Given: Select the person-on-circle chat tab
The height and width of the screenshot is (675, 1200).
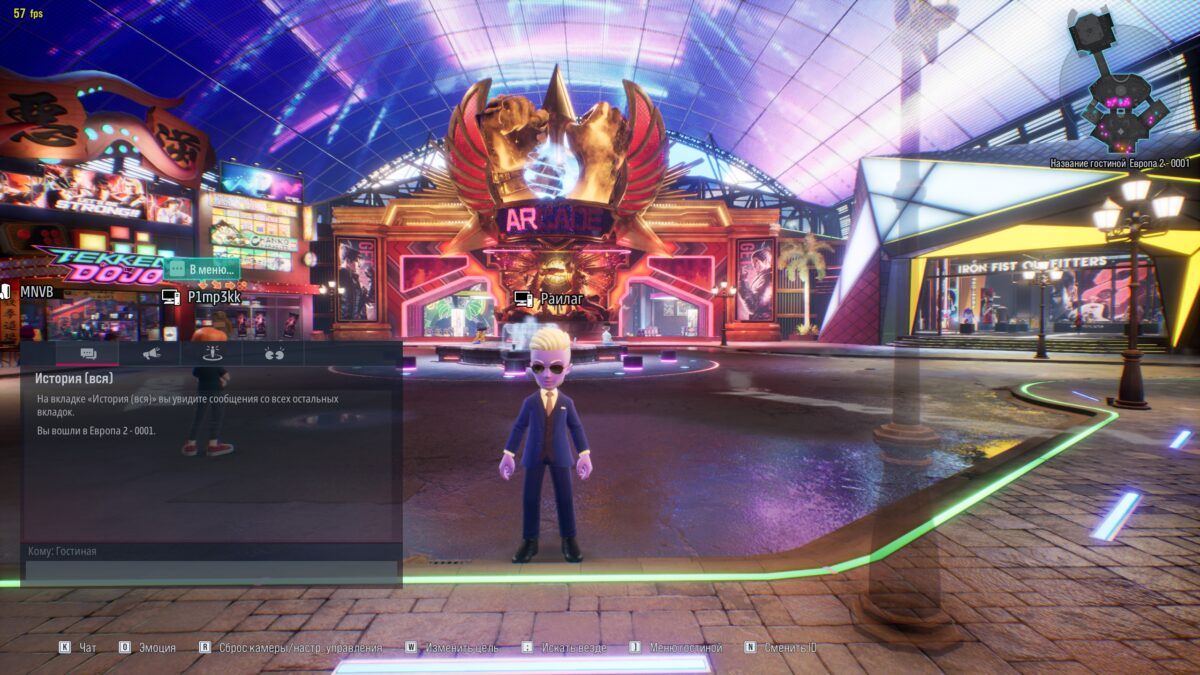Looking at the screenshot, I should pos(212,353).
